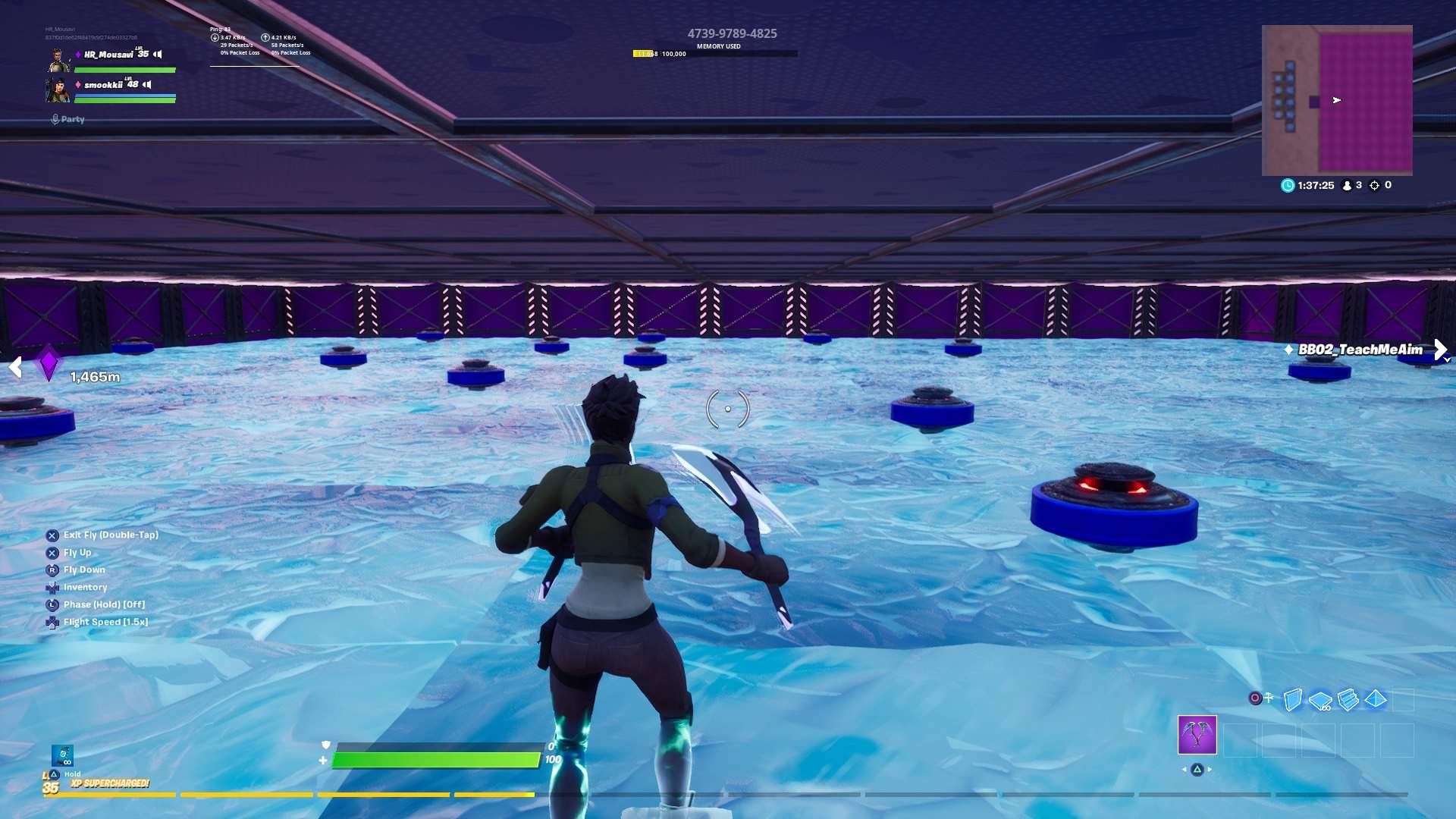Click the Inventory D-pad icon
Viewport: 1456px width, 819px height.
pyautogui.click(x=52, y=587)
